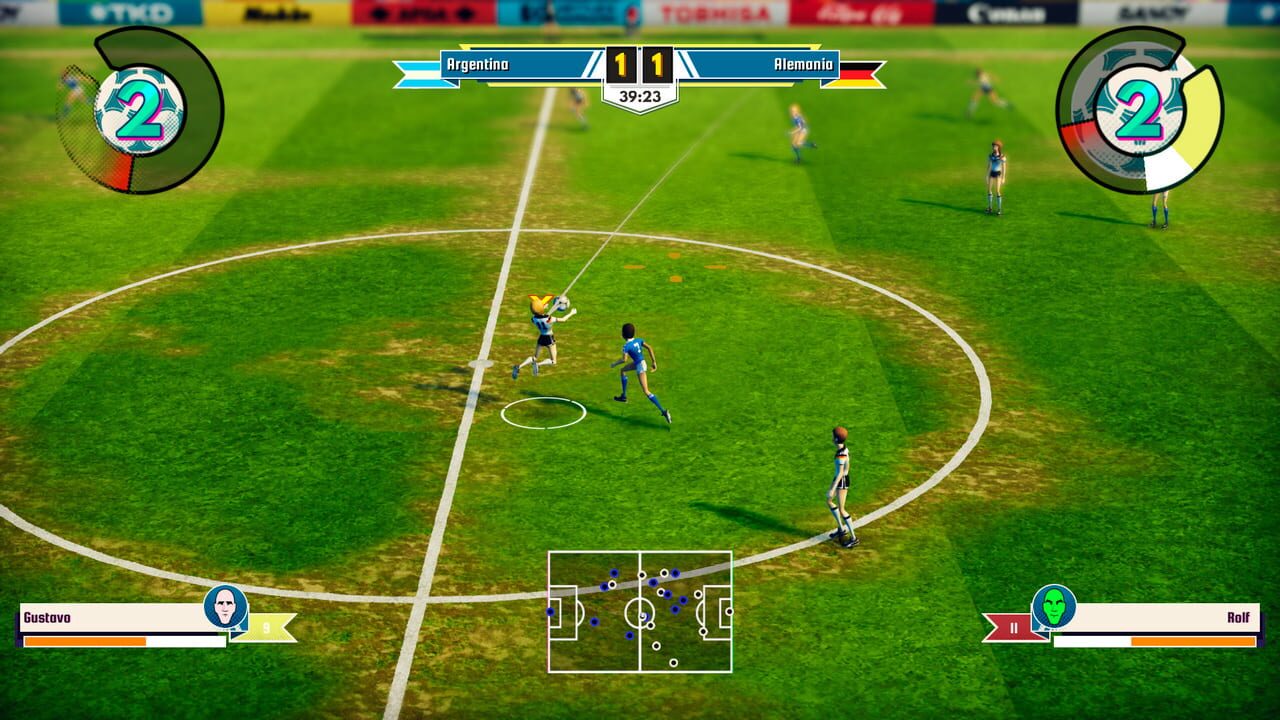This screenshot has width=1280, height=720.
Task: Toggle the match radar minimap display
Action: coord(640,612)
